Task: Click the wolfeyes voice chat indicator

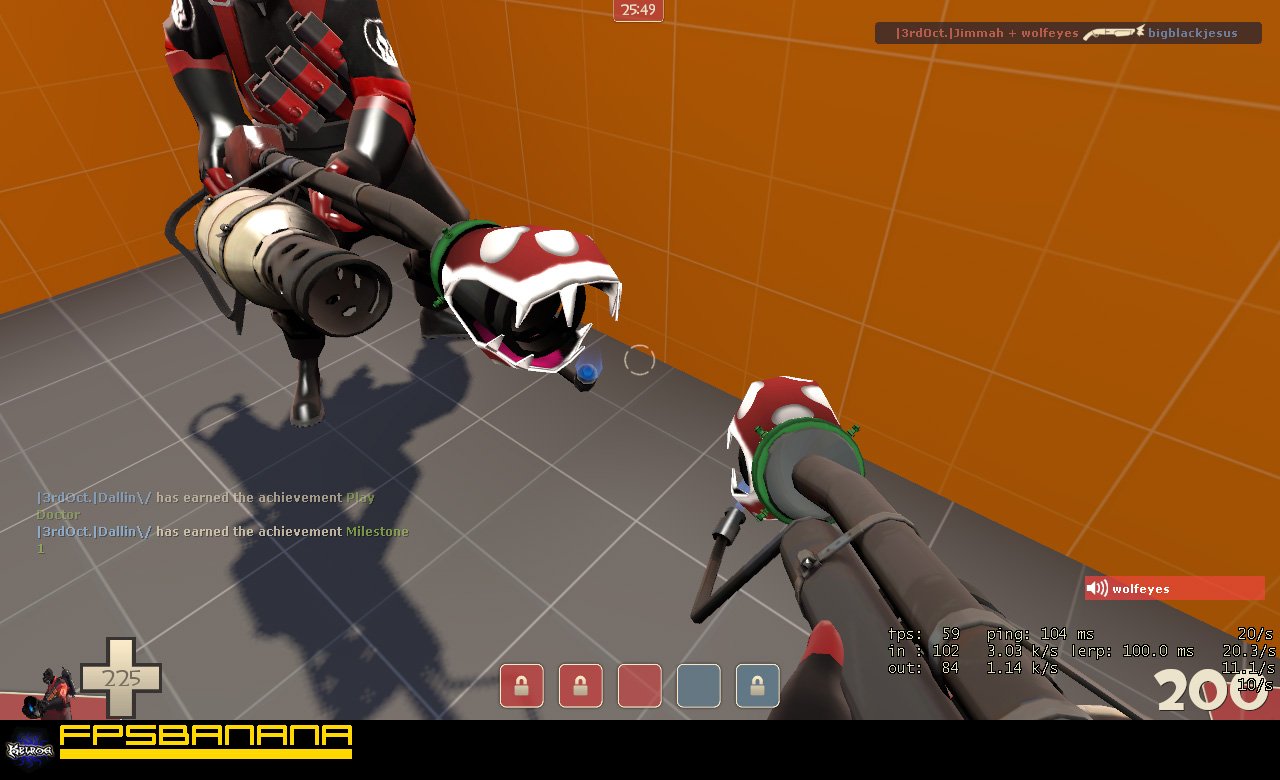Action: coord(1174,588)
